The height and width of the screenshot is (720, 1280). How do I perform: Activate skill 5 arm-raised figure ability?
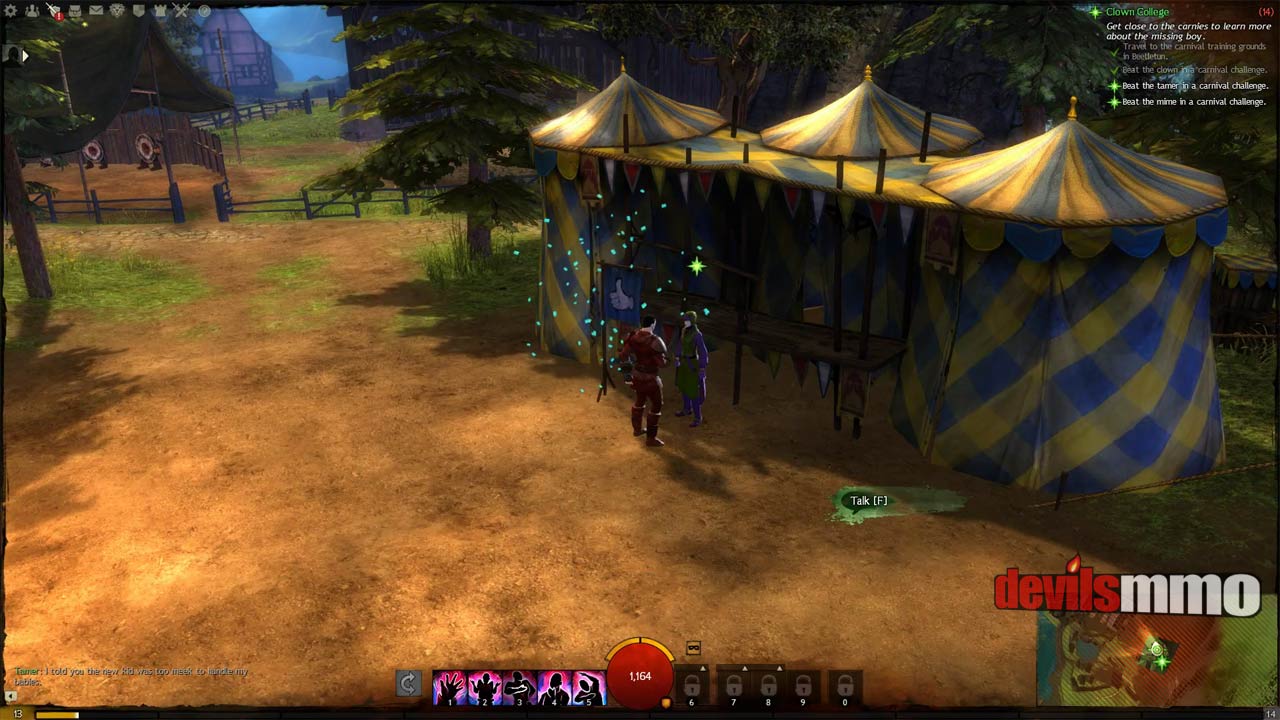(x=589, y=686)
